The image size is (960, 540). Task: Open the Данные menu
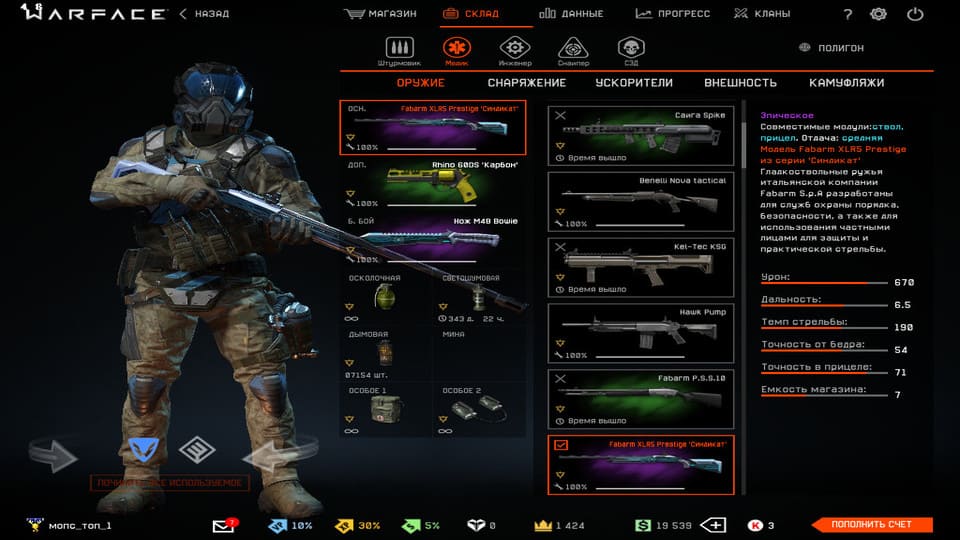[x=571, y=14]
